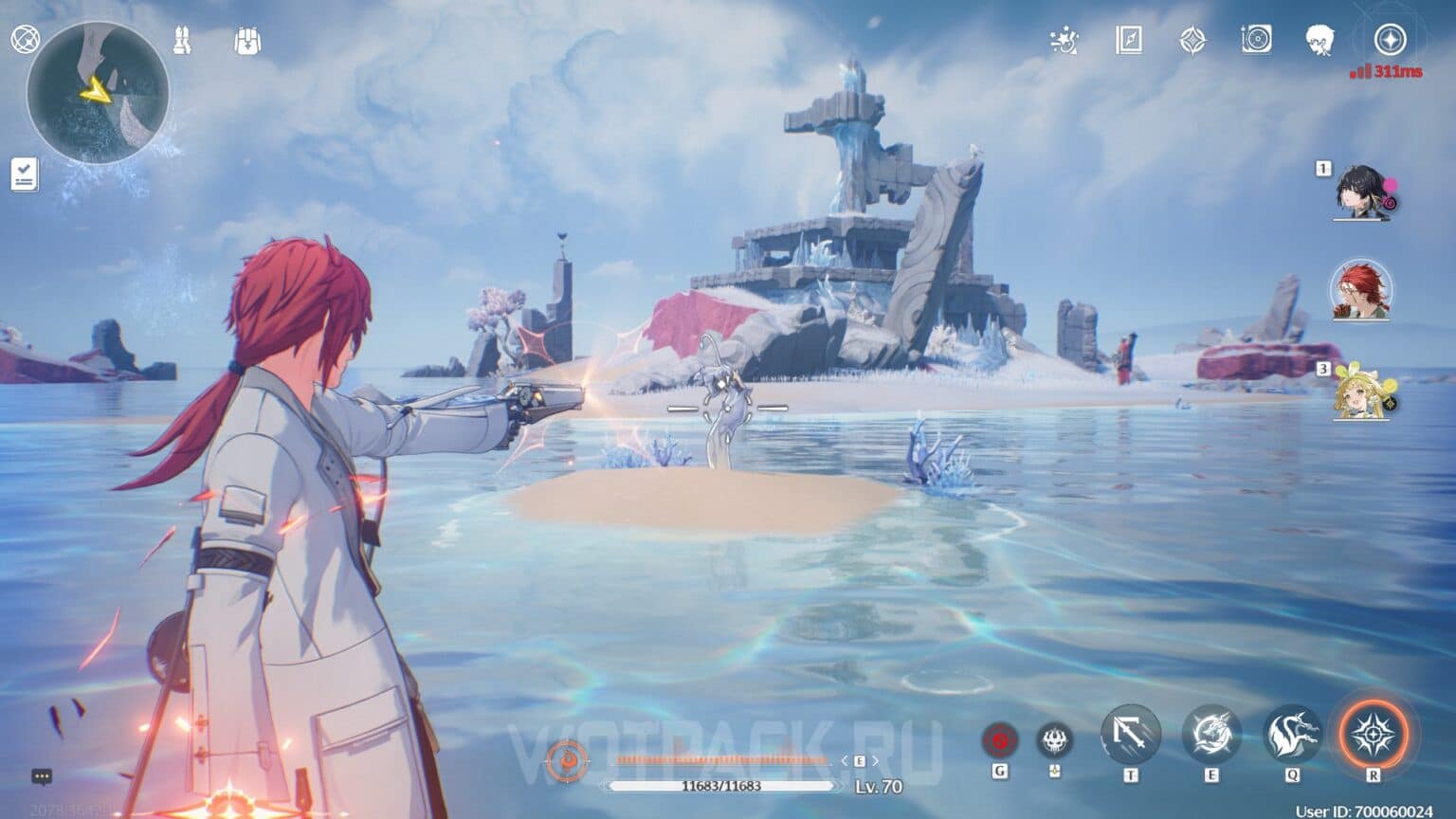Open the Convene disc icon
Image resolution: width=1456 pixels, height=819 pixels.
(x=1256, y=40)
